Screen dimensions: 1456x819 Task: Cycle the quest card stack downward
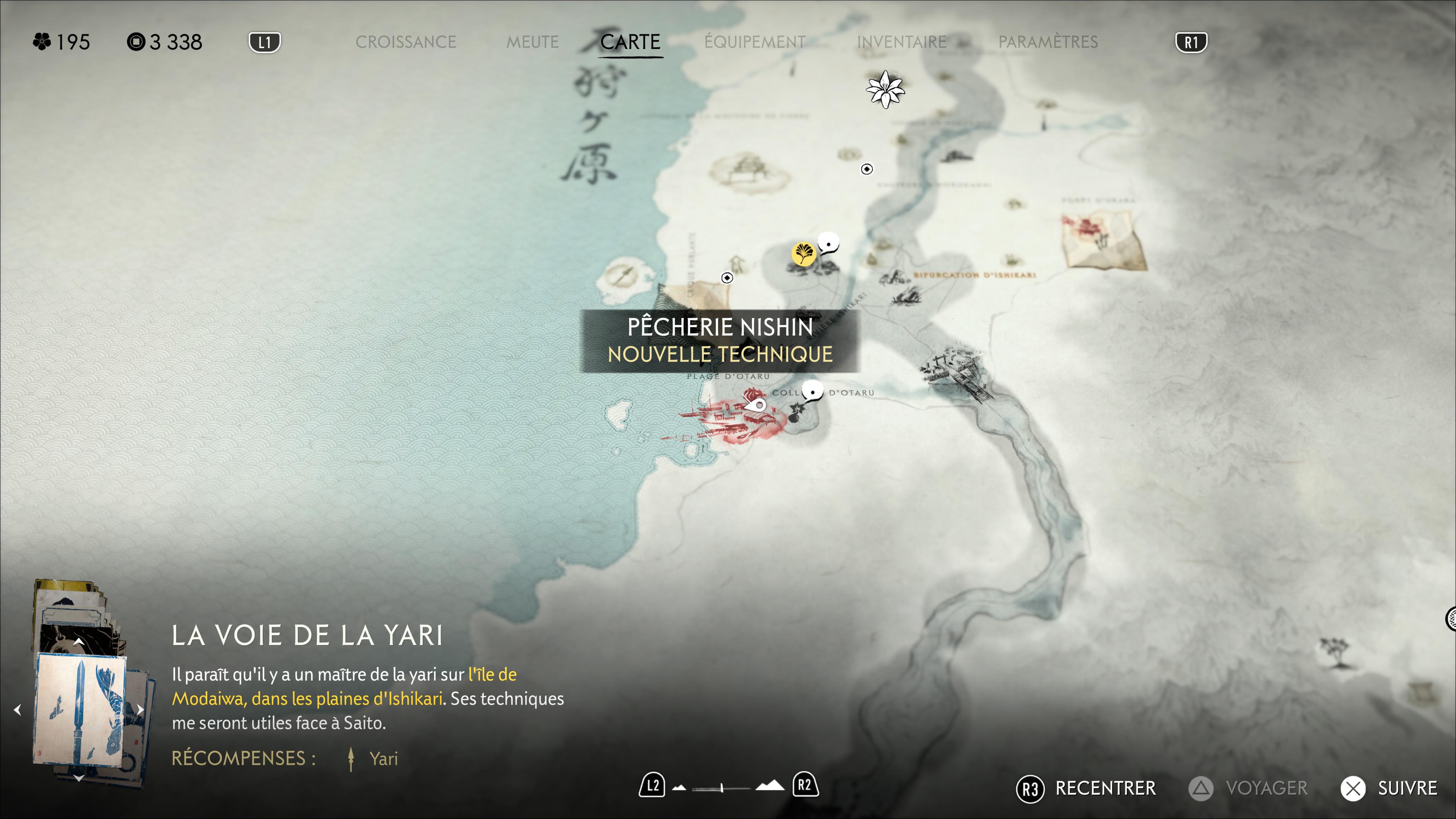click(x=79, y=778)
